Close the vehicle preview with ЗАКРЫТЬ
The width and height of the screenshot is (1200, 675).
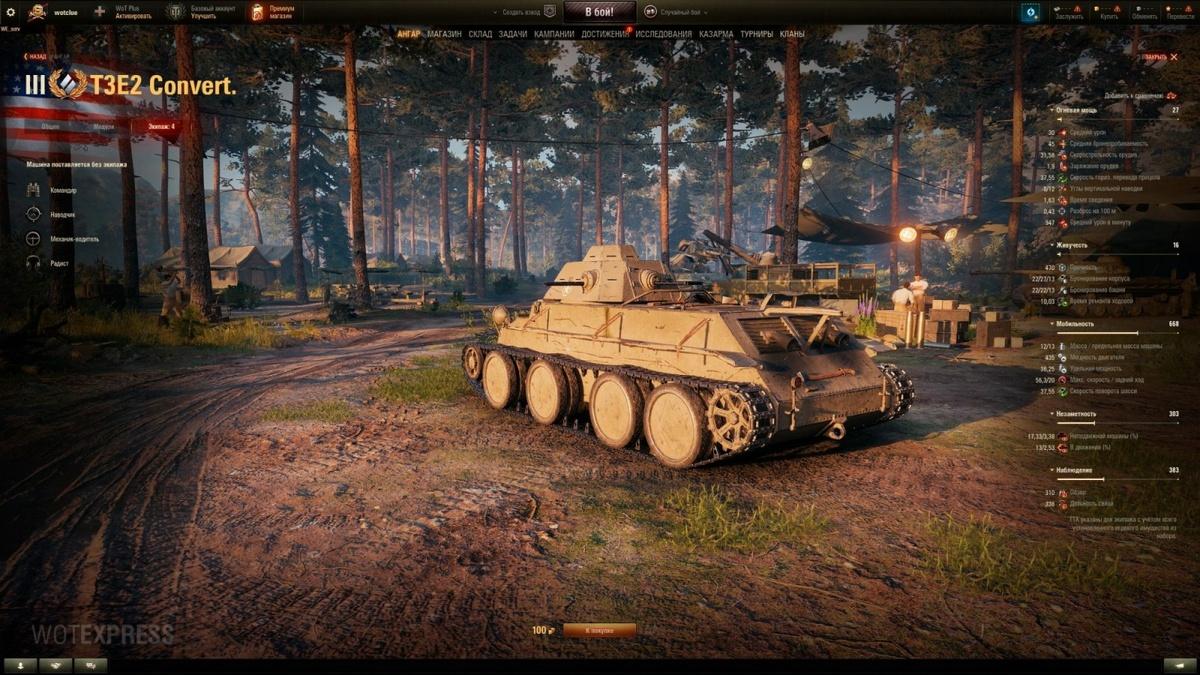pyautogui.click(x=1156, y=57)
